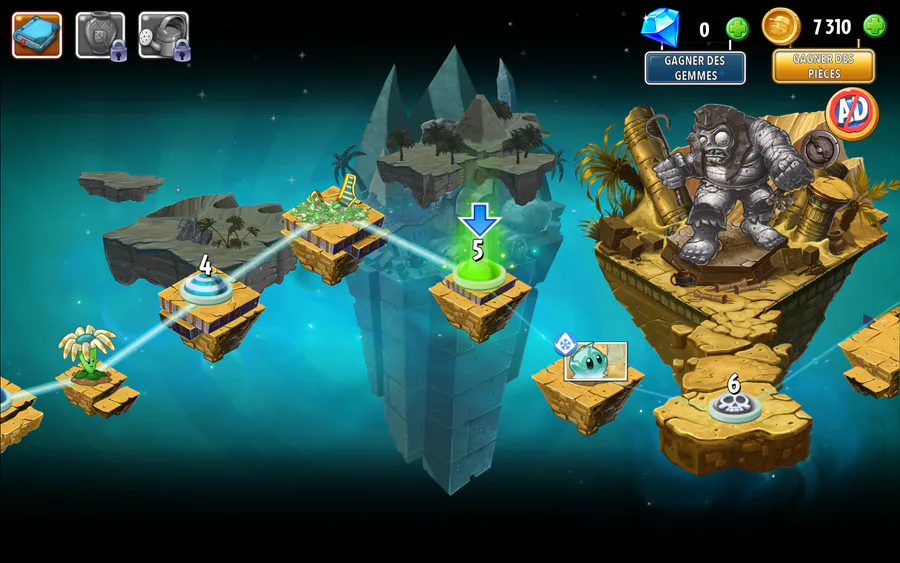Open the Gagner des Pièces offer
This screenshot has height=563, width=900.
[x=823, y=66]
